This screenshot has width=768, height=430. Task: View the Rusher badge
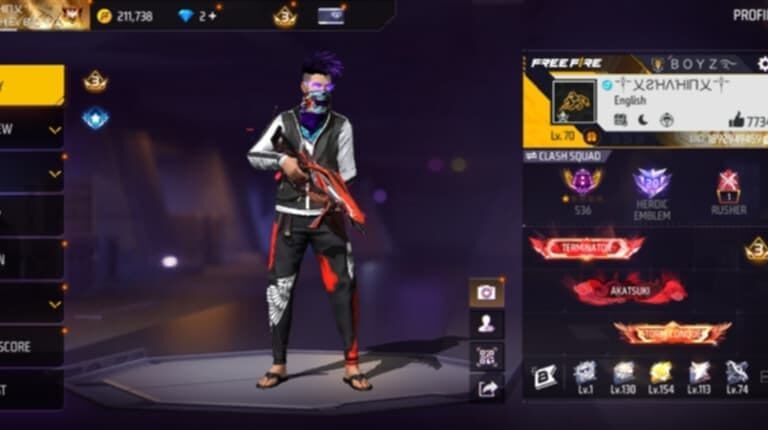pyautogui.click(x=728, y=186)
